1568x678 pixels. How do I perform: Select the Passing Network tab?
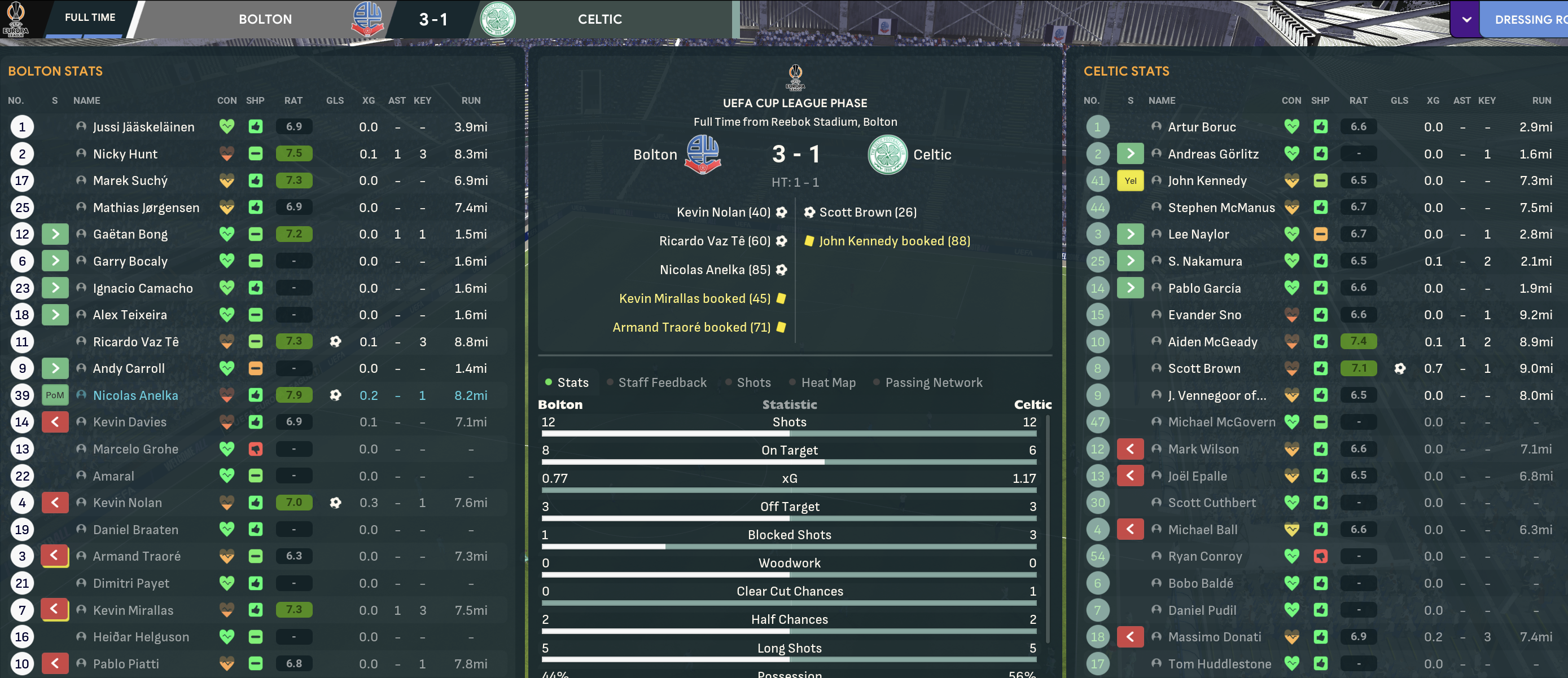click(933, 382)
